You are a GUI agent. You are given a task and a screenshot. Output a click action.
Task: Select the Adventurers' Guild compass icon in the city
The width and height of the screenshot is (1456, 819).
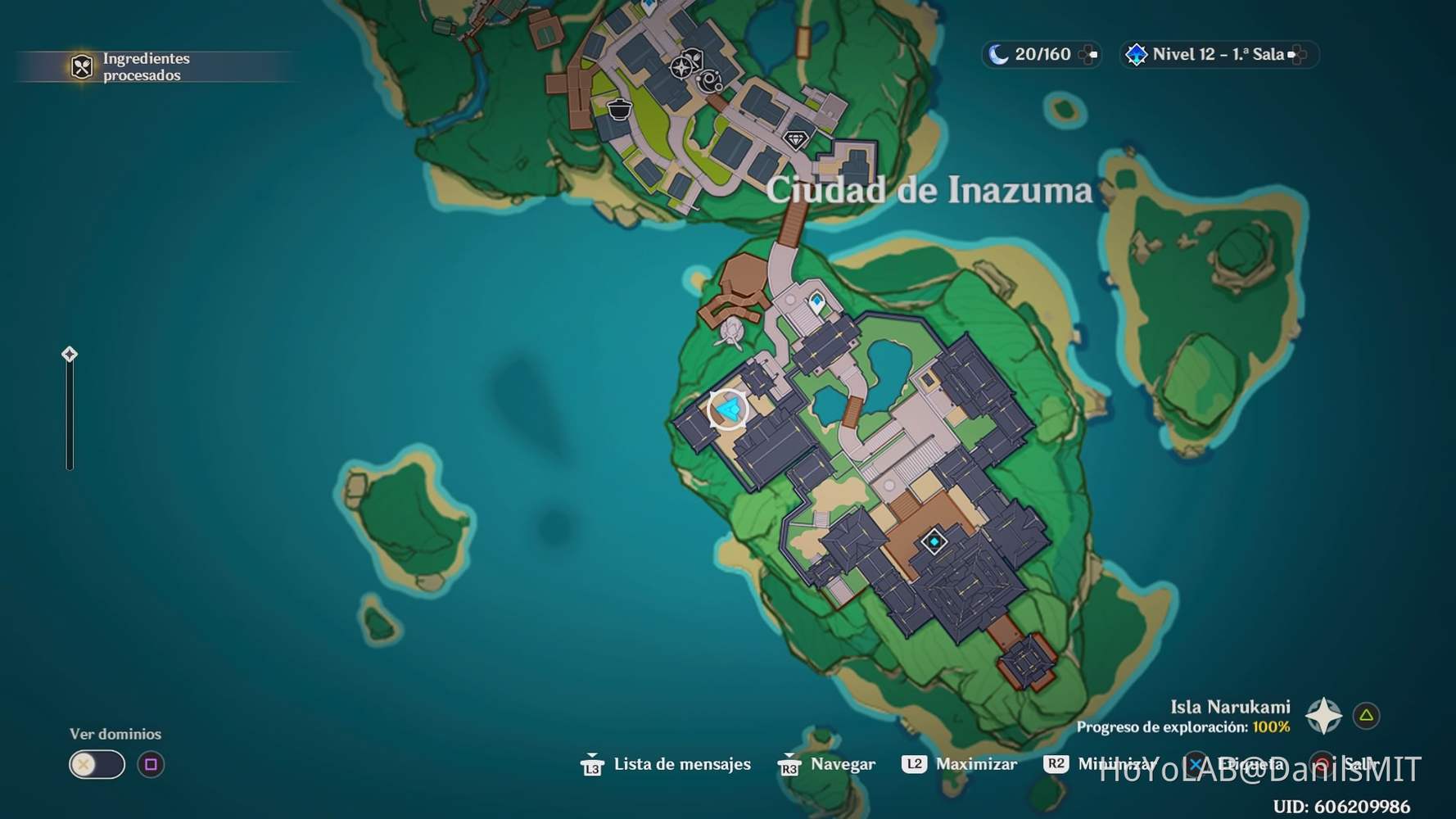click(x=681, y=68)
